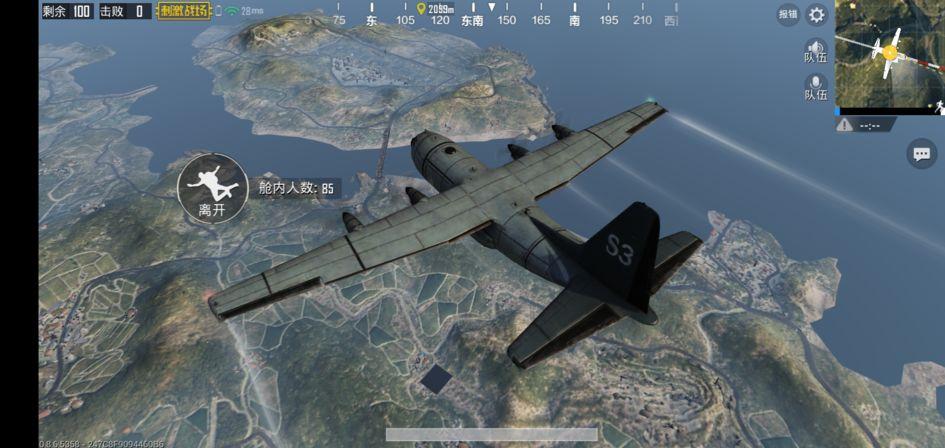Open the chat message bubble
This screenshot has height=448, width=945.
click(921, 153)
